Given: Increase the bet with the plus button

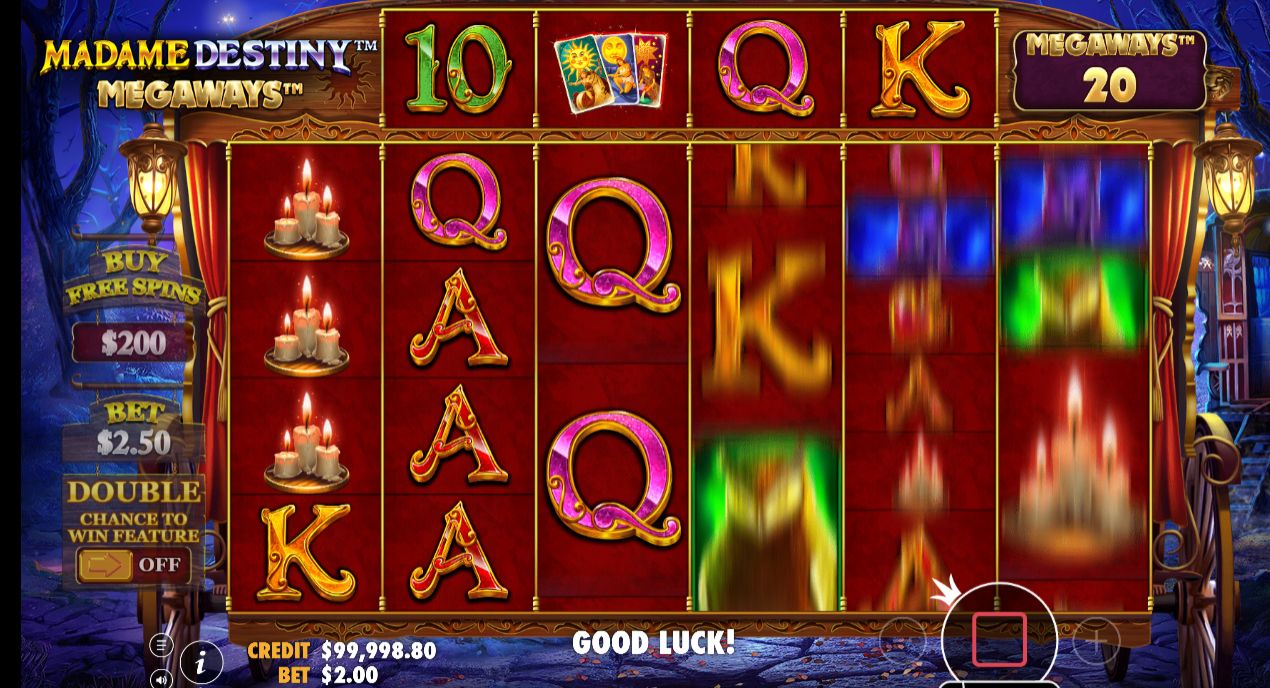Looking at the screenshot, I should click(1096, 639).
